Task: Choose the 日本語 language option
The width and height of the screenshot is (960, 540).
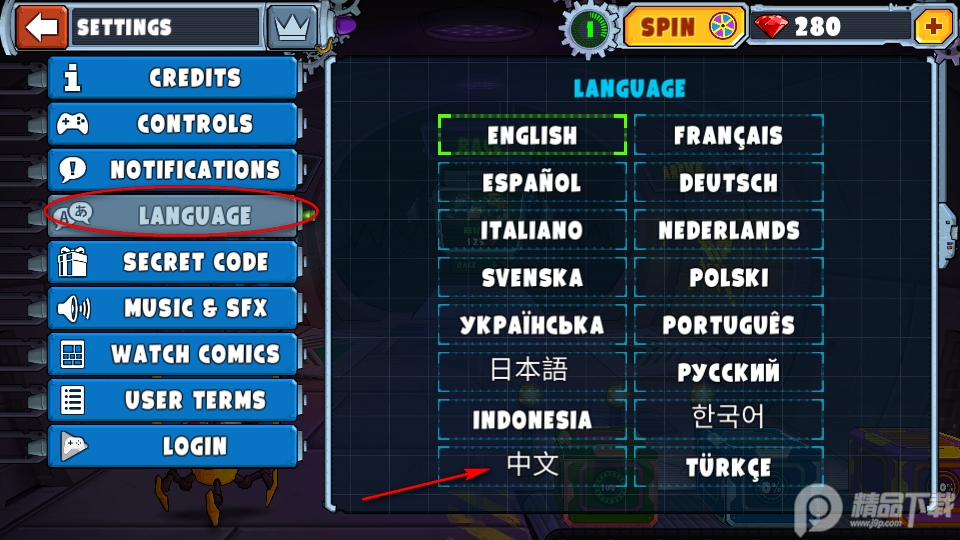Action: (532, 371)
